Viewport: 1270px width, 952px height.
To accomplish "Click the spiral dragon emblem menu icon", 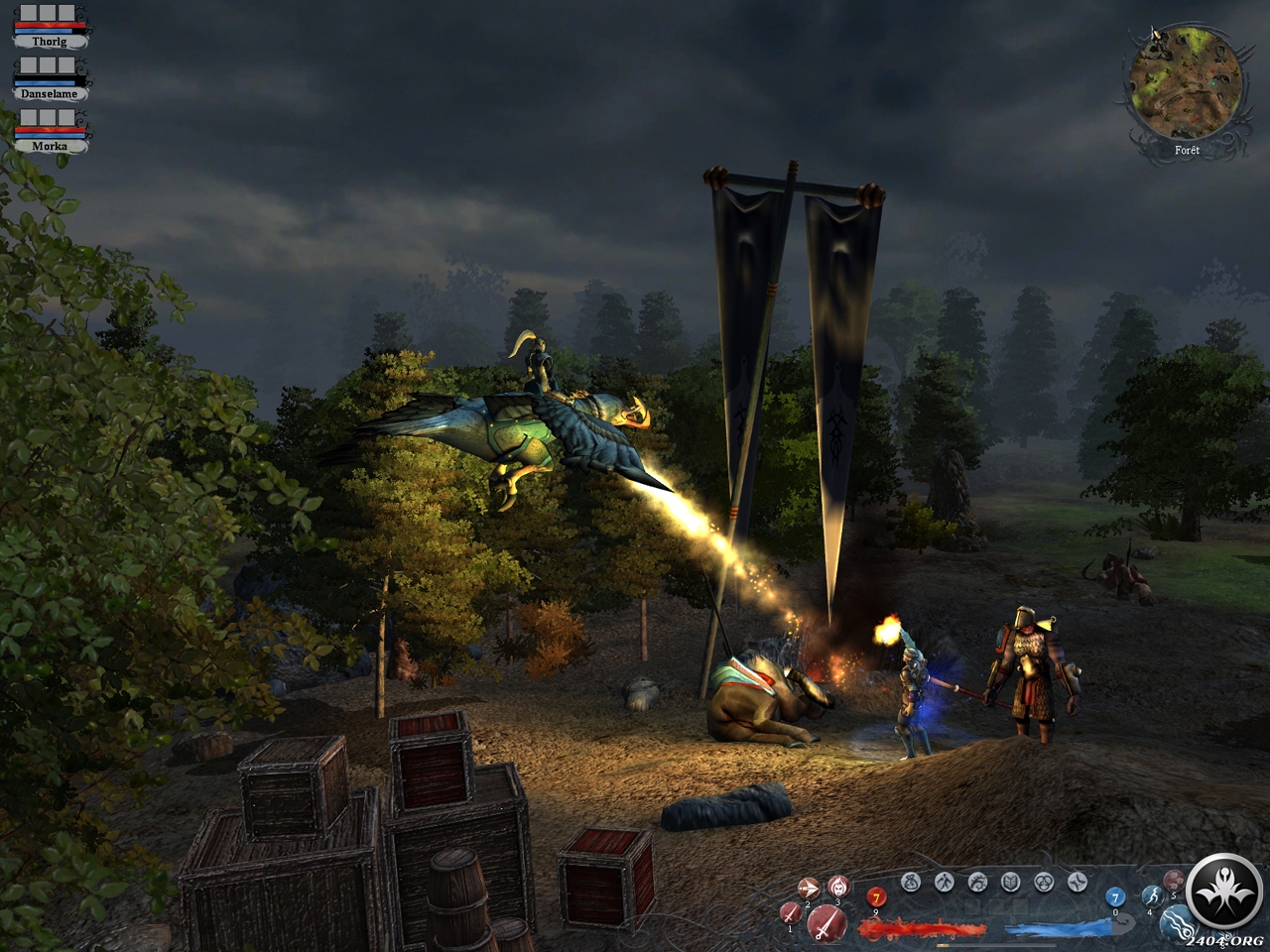I will [x=977, y=881].
